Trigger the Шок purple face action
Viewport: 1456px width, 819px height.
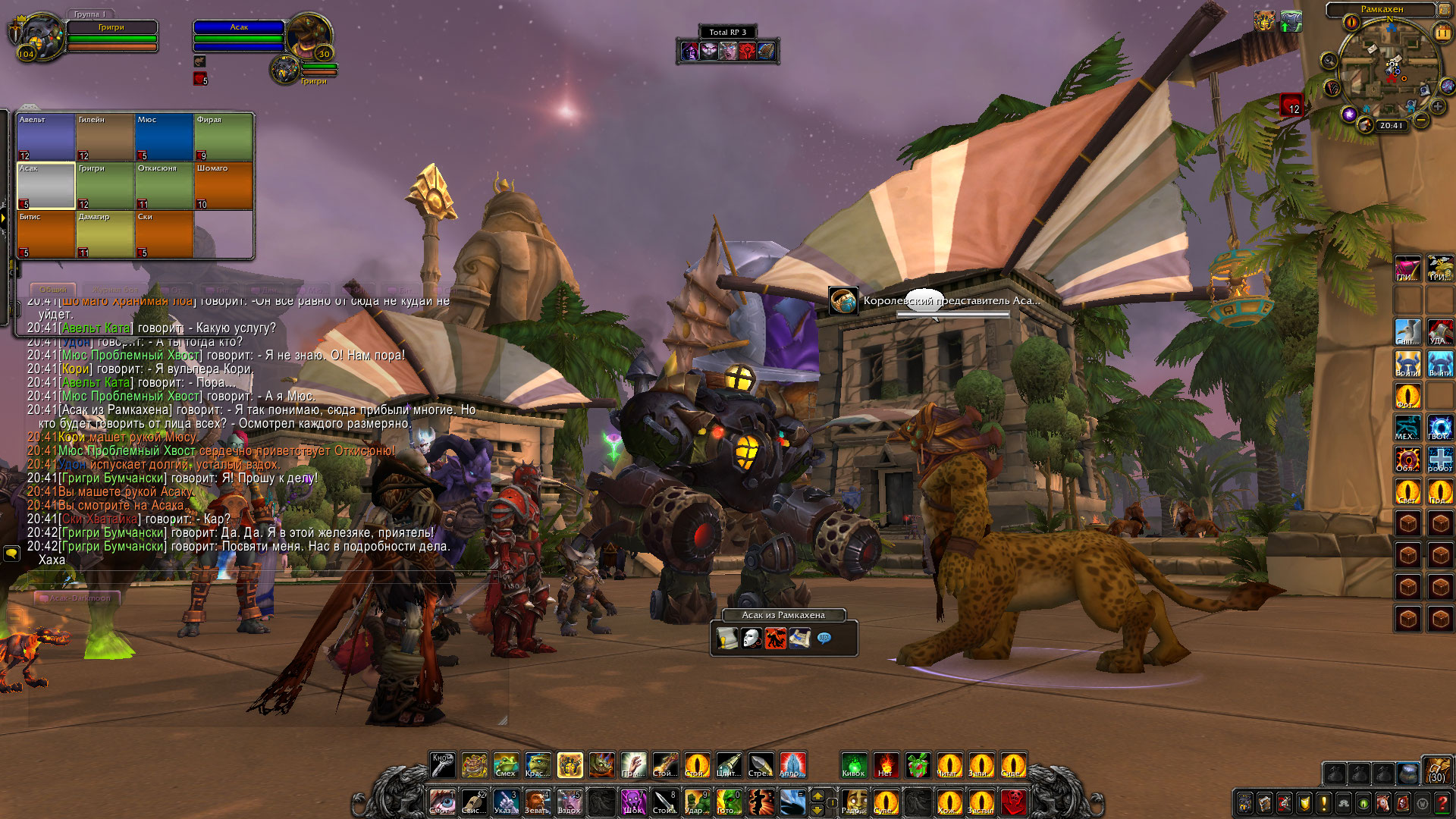point(632,802)
